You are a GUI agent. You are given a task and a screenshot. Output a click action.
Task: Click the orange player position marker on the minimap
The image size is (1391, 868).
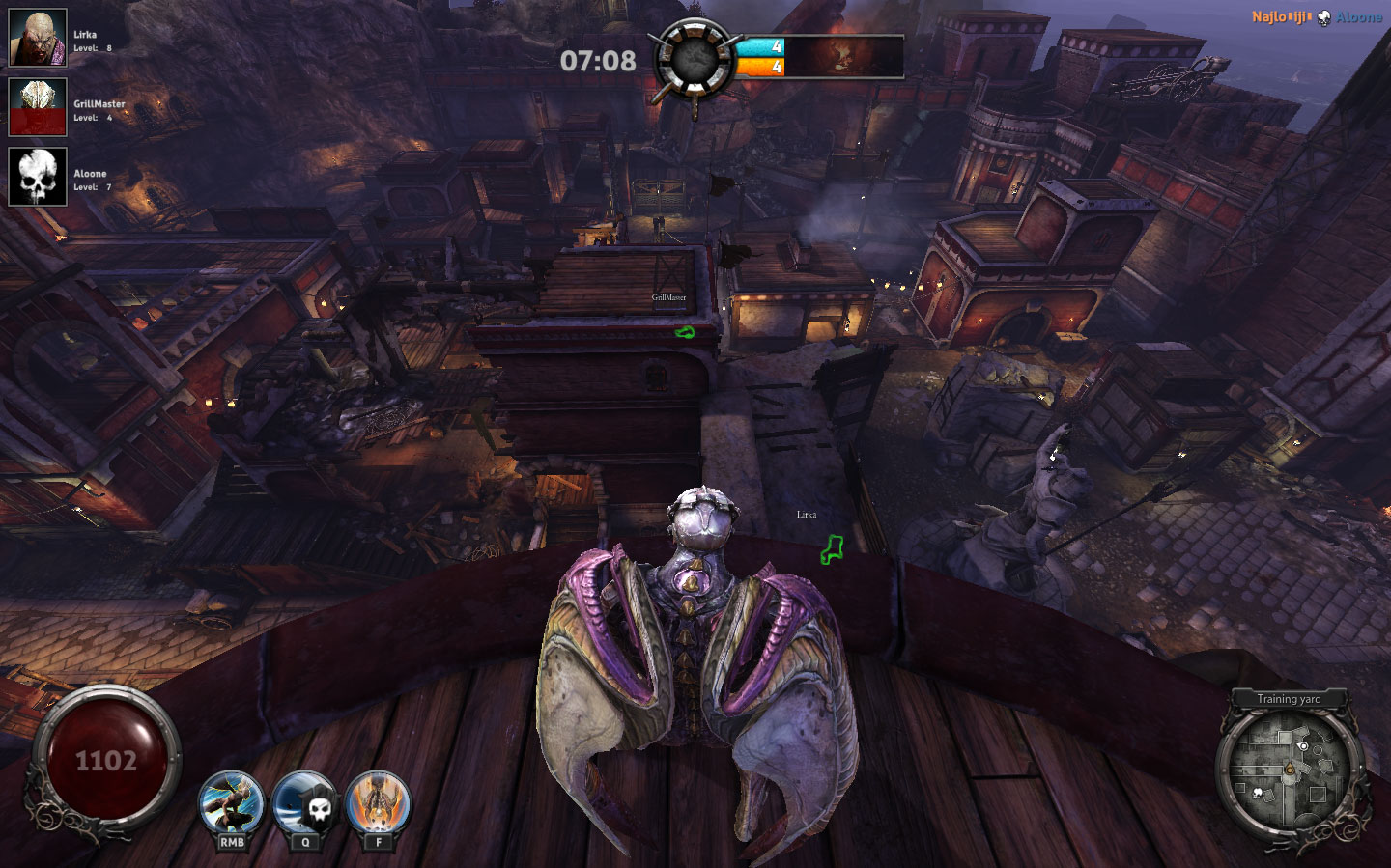point(1291,769)
